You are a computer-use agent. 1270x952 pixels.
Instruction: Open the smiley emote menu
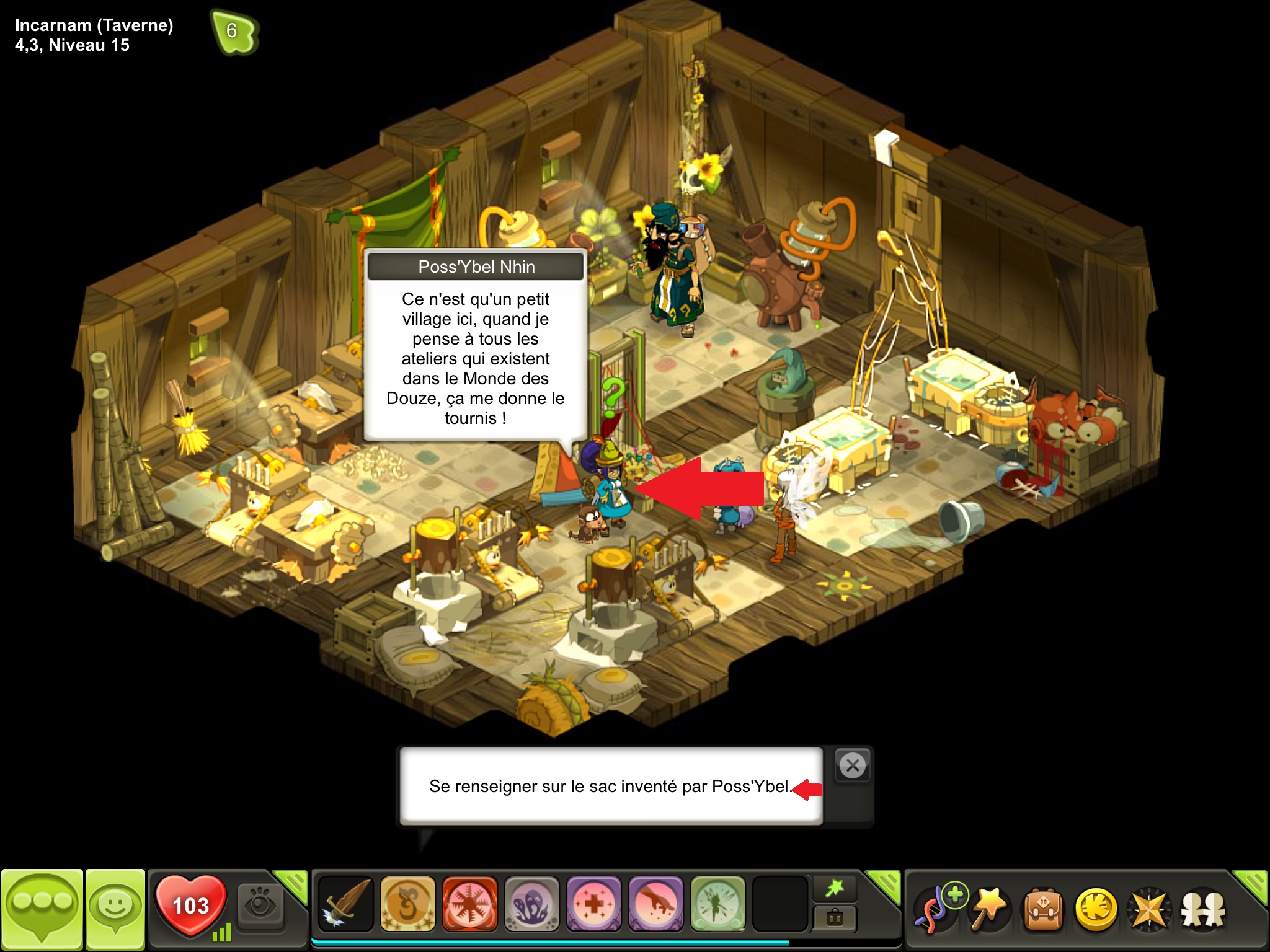point(115,908)
